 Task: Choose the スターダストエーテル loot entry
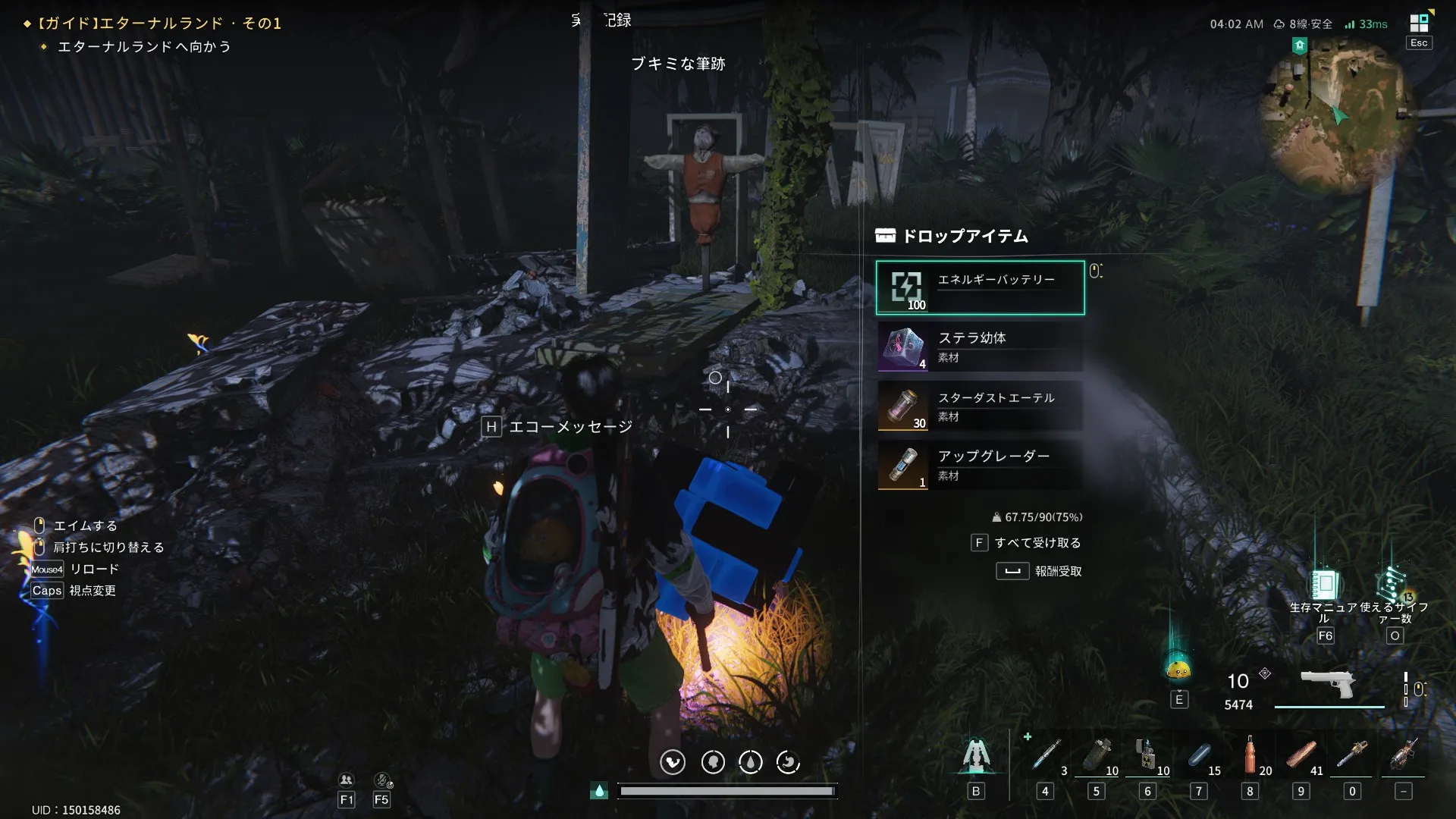click(x=980, y=406)
